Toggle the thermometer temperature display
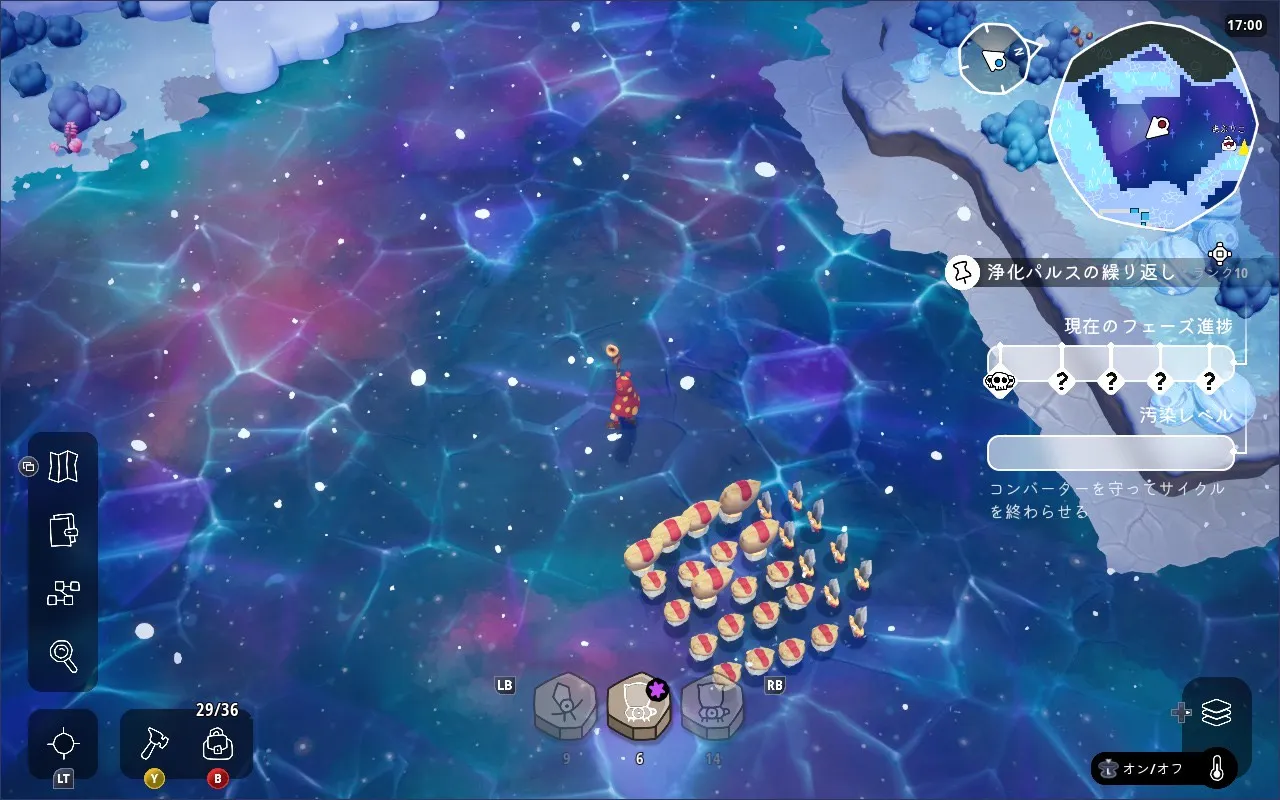 pos(1217,769)
